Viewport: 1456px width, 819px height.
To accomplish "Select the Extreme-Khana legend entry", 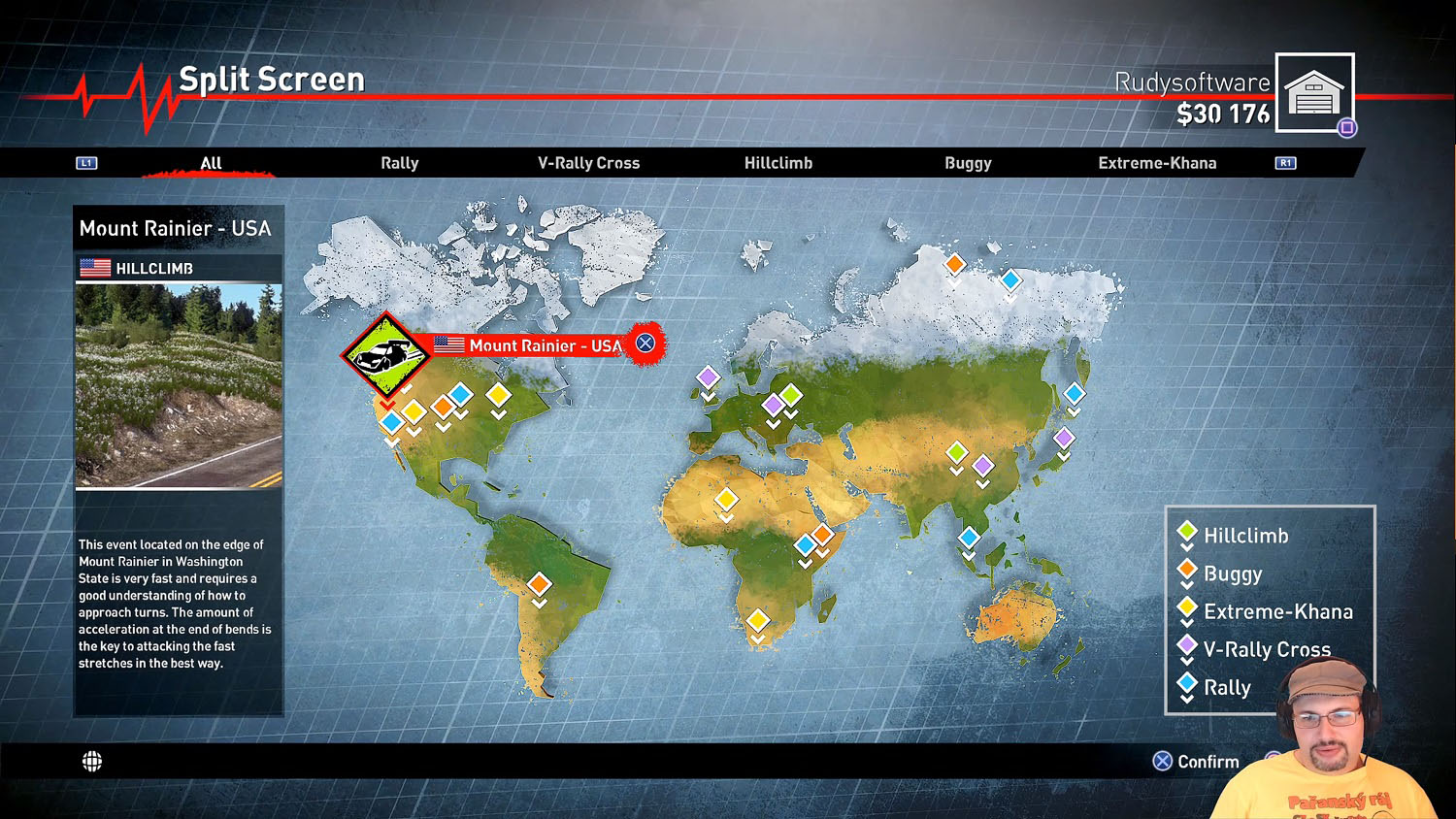I will click(x=1277, y=611).
